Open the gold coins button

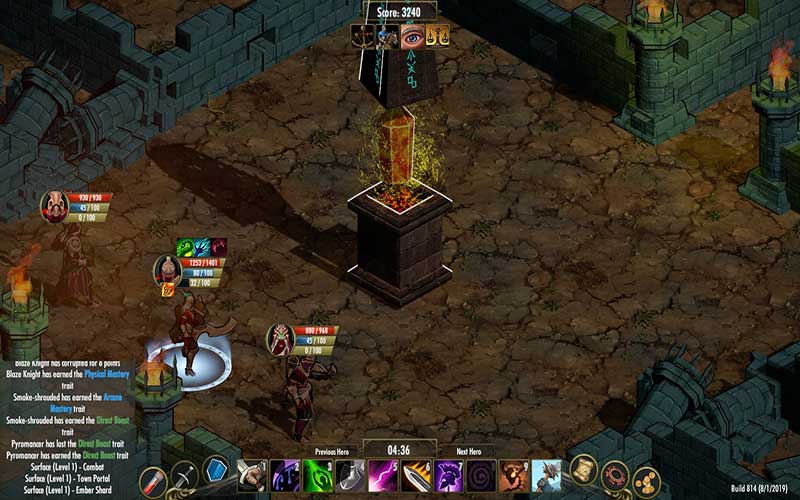click(x=646, y=481)
